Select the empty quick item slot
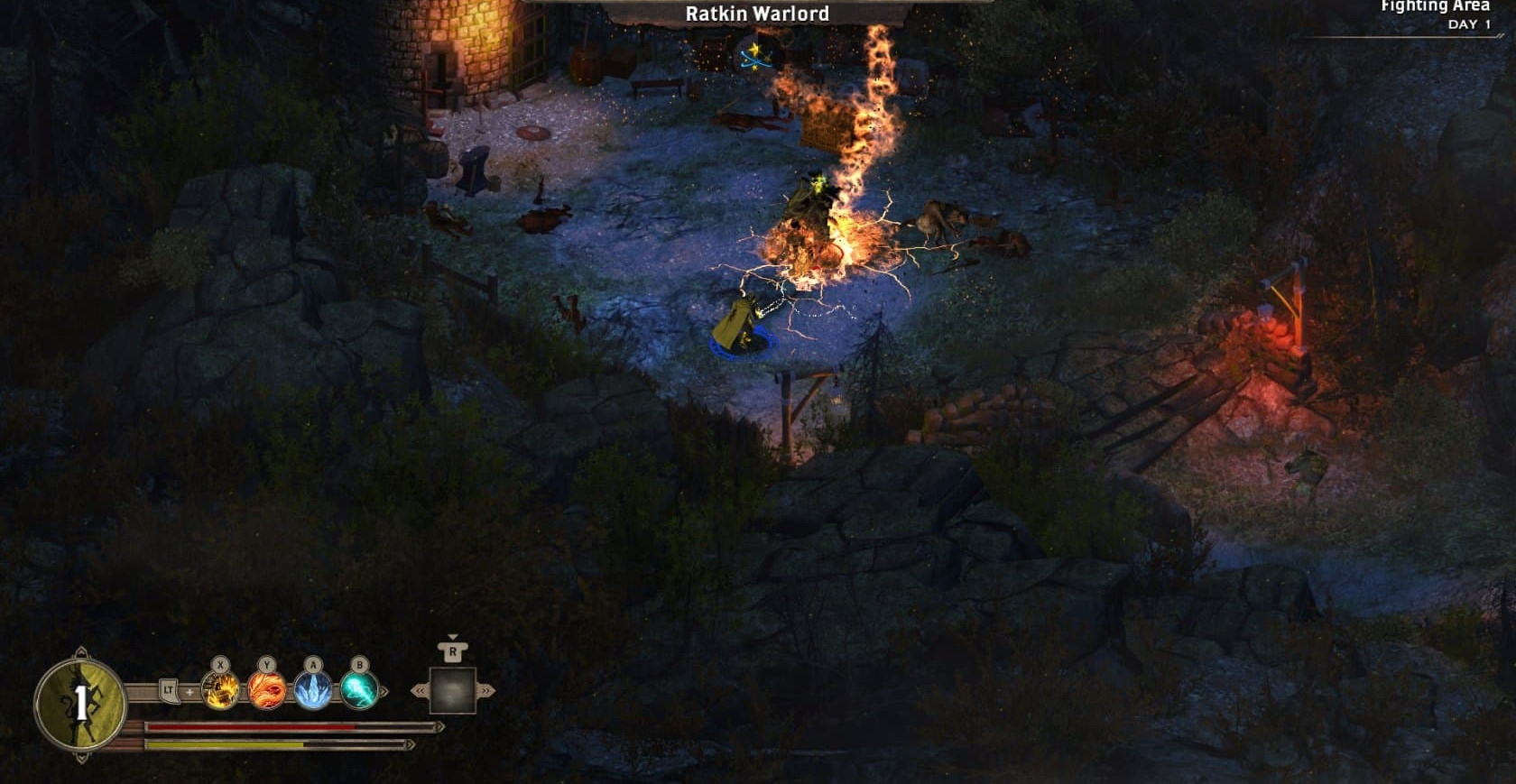 point(453,690)
